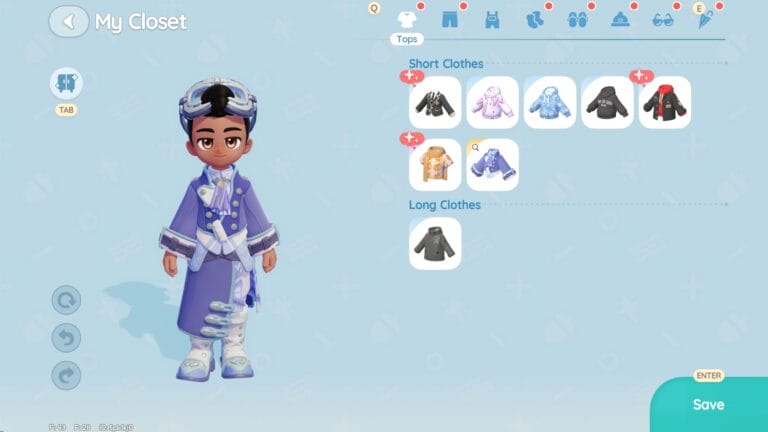768x432 pixels.
Task: Open the socks category tab
Action: tap(535, 19)
